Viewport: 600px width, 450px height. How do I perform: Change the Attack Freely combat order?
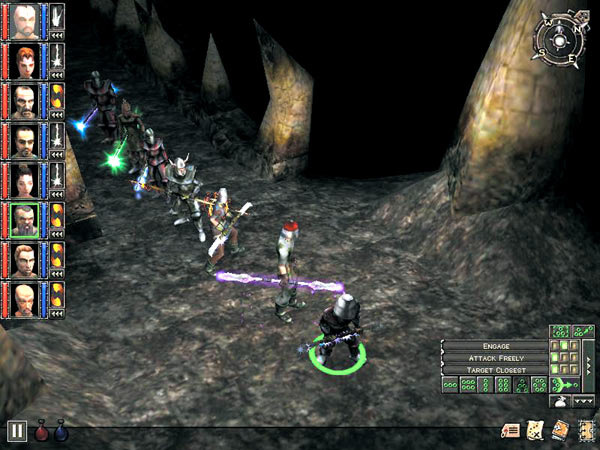coord(495,357)
